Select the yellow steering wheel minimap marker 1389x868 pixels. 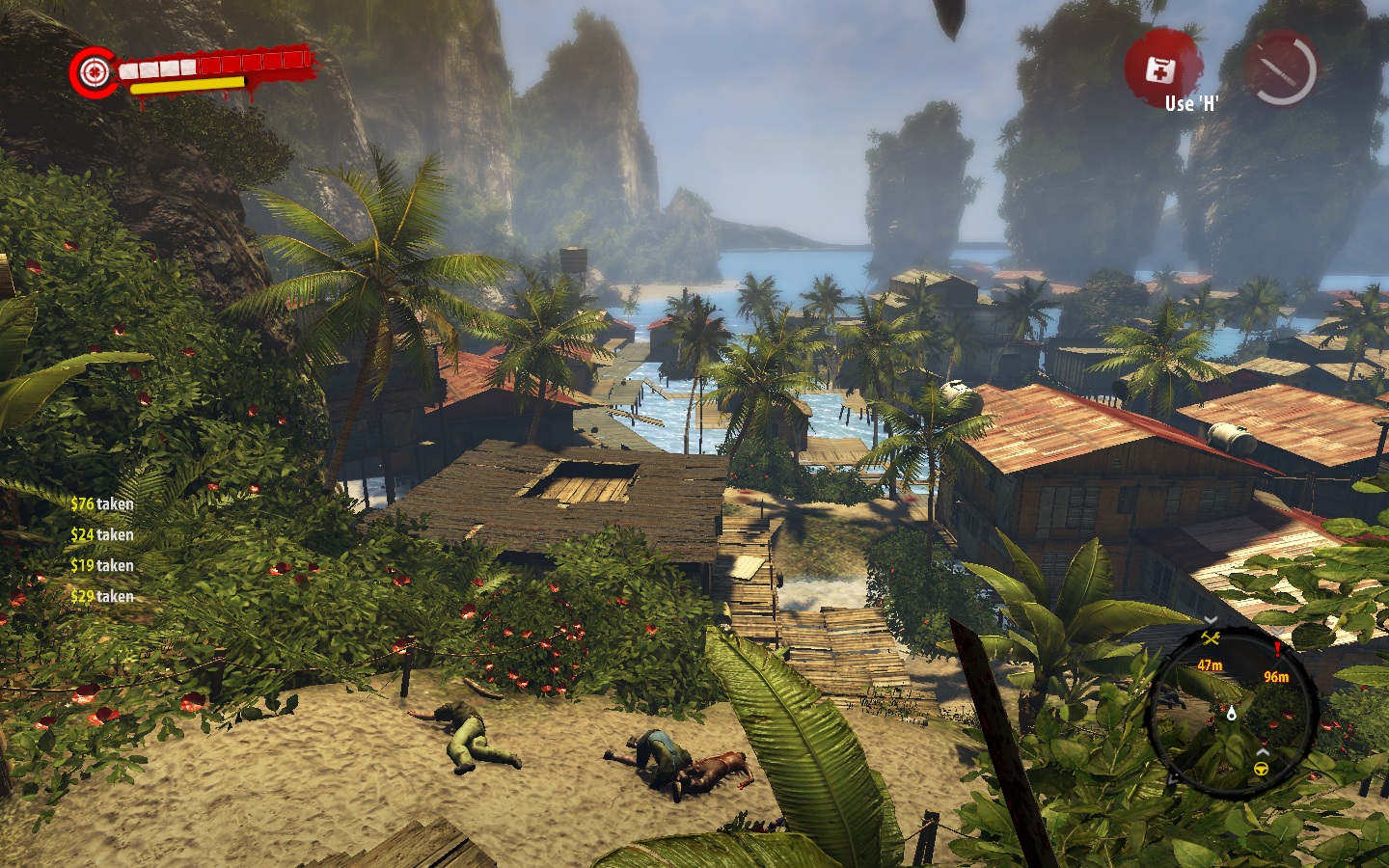(x=1260, y=769)
